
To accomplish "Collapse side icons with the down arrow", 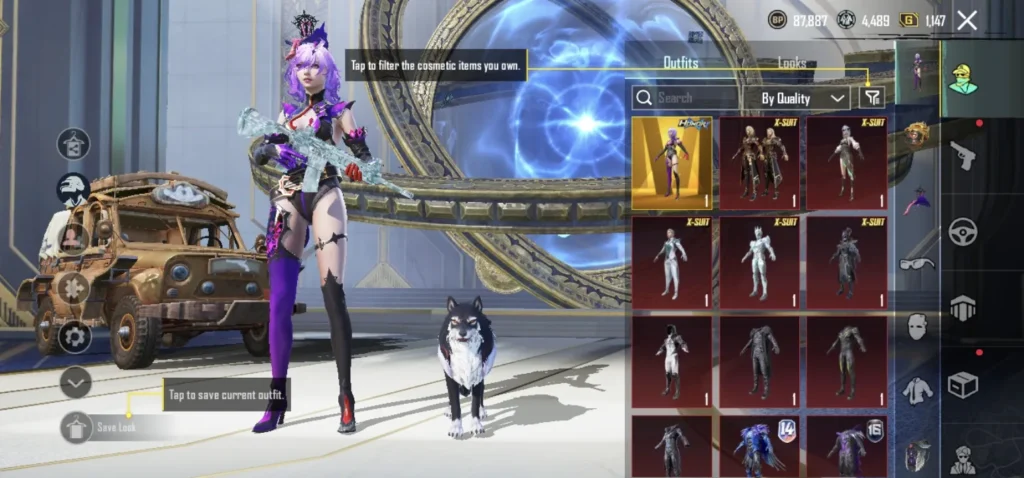I will click(75, 382).
